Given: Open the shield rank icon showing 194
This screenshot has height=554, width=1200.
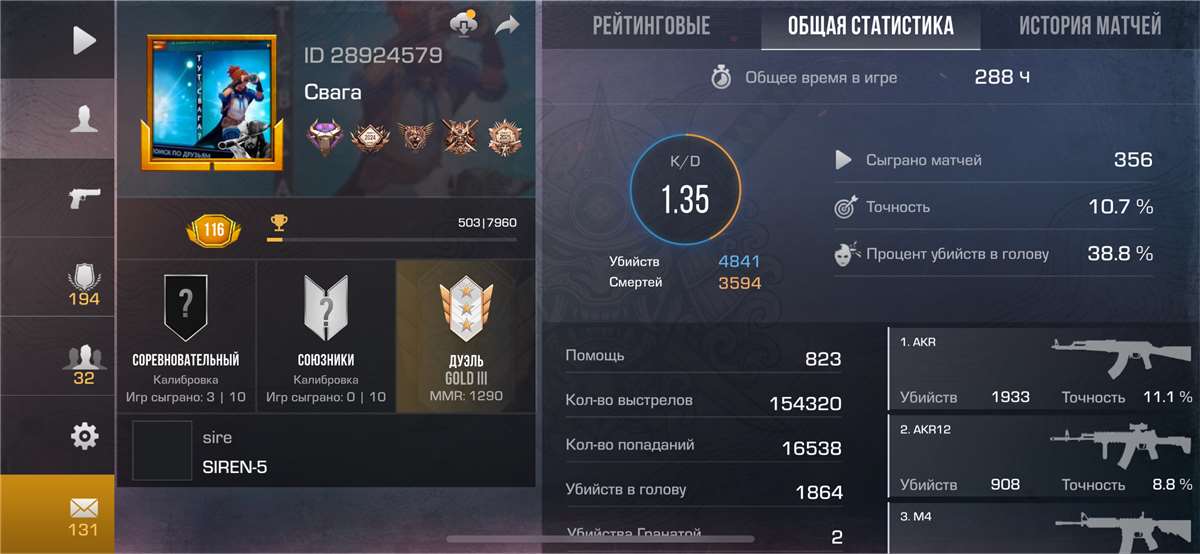Looking at the screenshot, I should [x=84, y=284].
